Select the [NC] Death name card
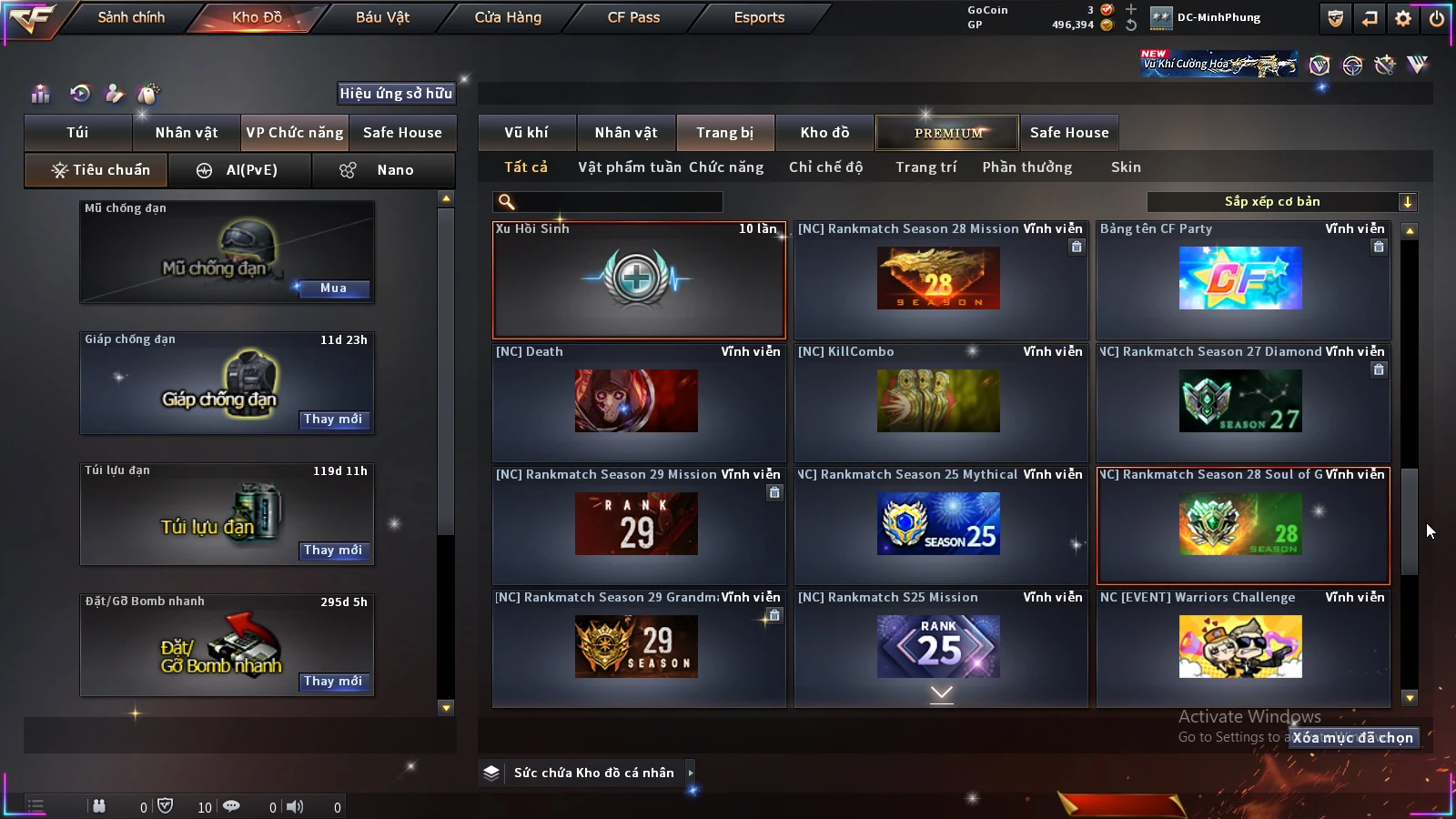The image size is (1456, 819). pos(638,401)
